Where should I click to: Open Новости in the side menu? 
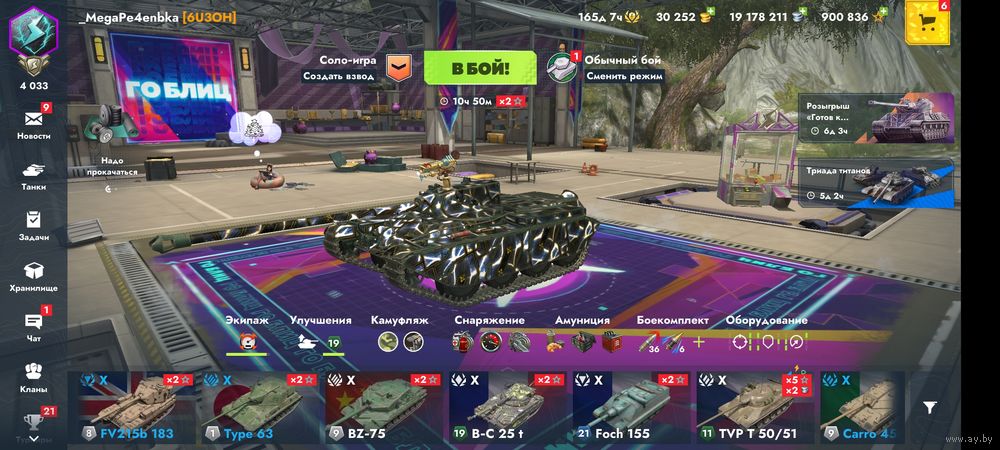click(x=33, y=123)
